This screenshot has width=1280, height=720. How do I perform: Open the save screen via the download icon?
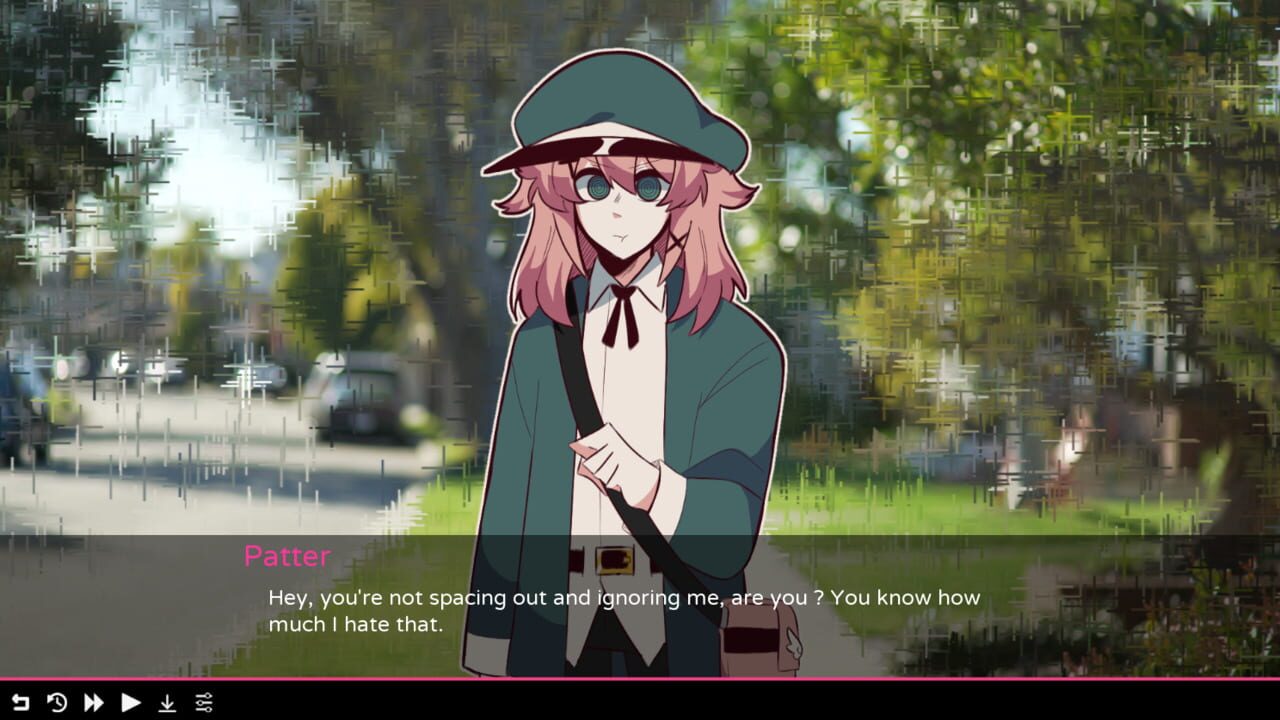point(166,702)
